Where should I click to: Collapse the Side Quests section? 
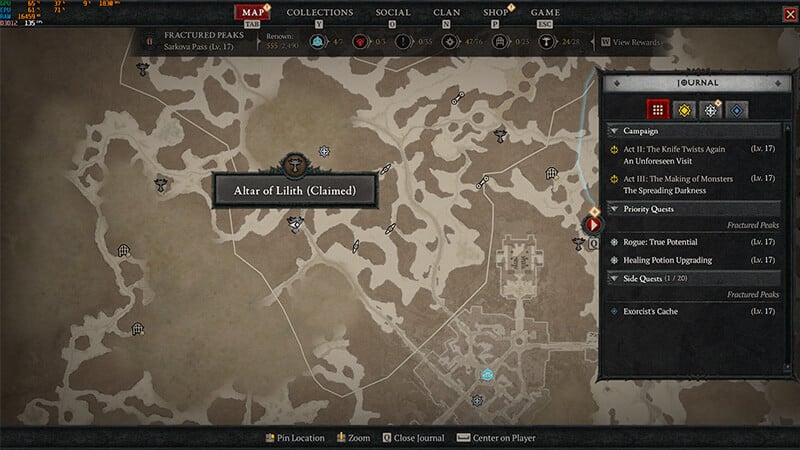coord(613,278)
